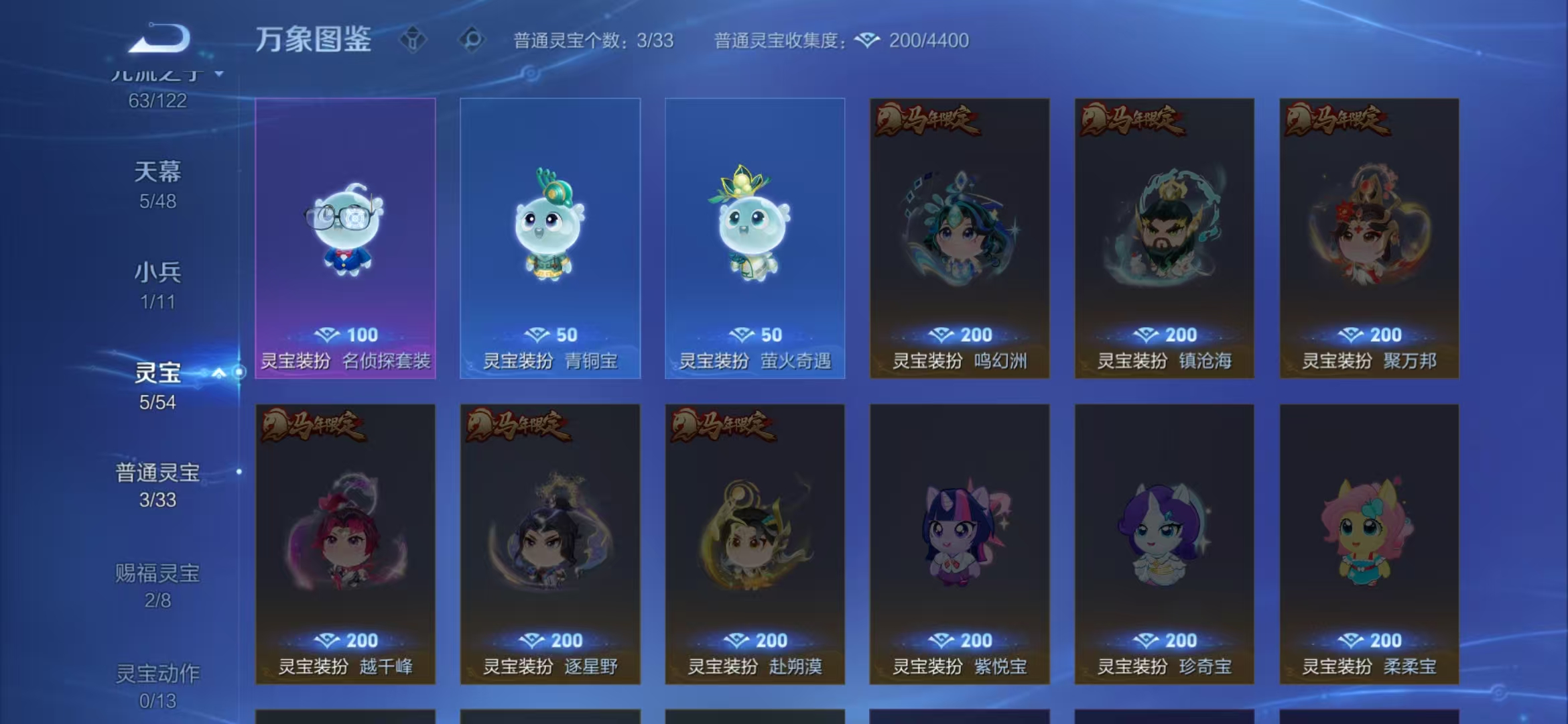Tap the back arrow in the top-left corner
The image size is (1568, 724).
tap(161, 38)
